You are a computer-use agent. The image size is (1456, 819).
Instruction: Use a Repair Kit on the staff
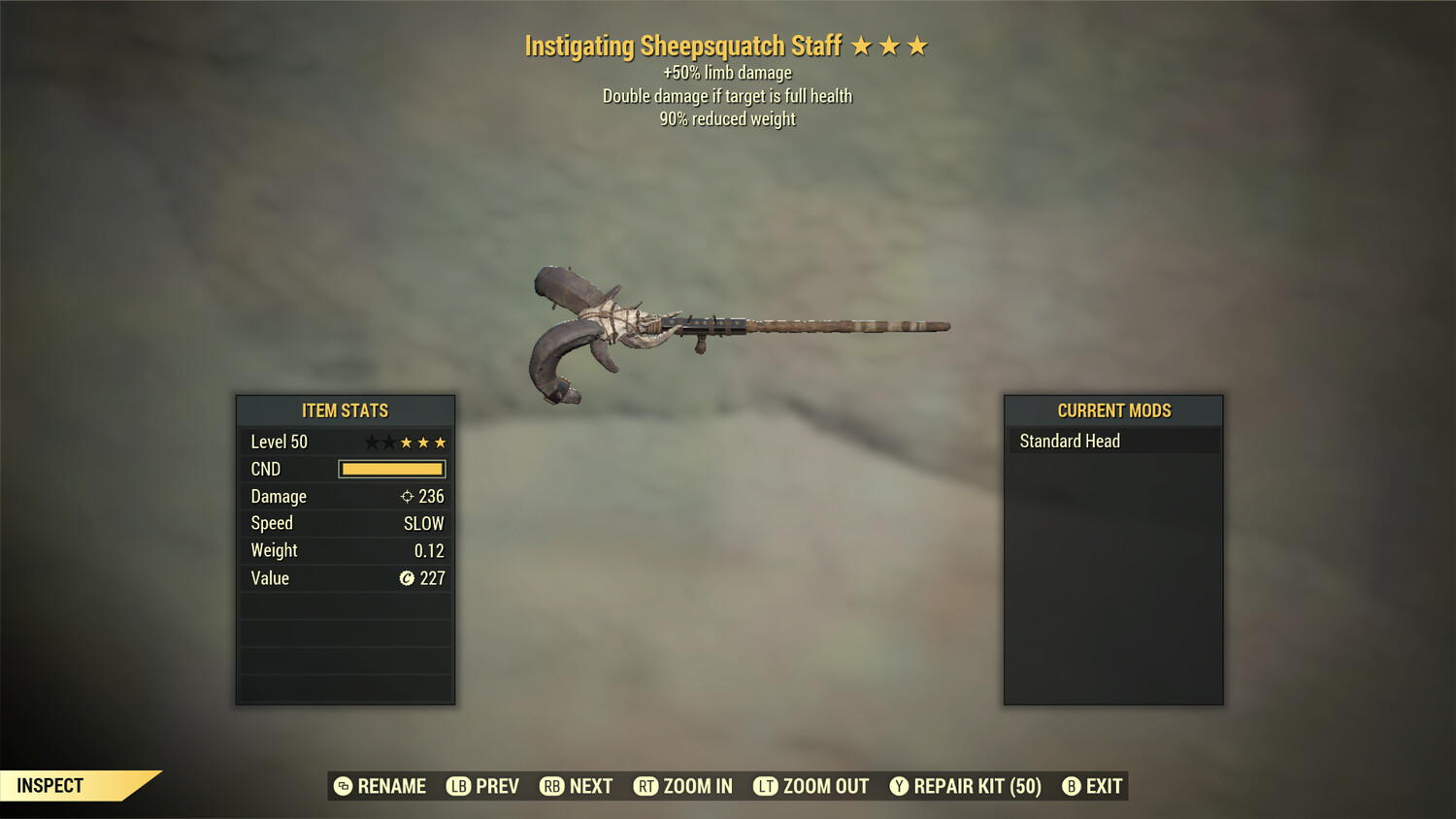point(966,786)
